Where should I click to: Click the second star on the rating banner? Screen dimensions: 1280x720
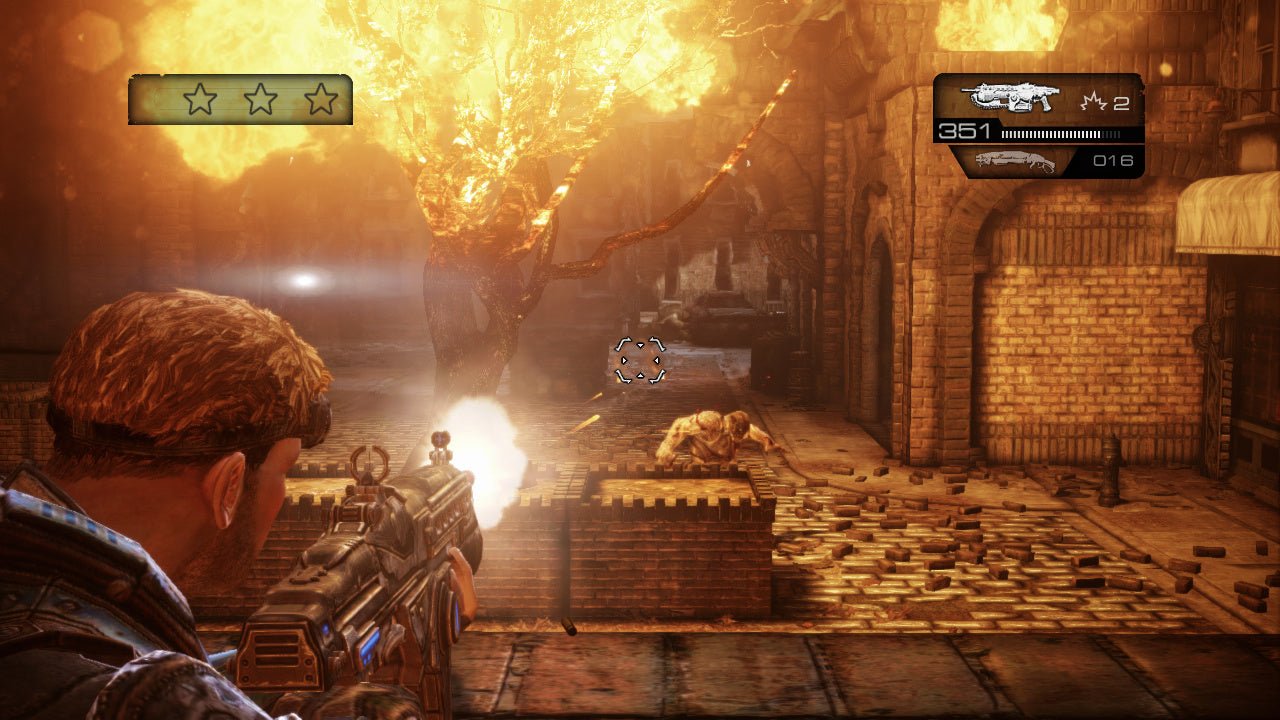pyautogui.click(x=259, y=99)
